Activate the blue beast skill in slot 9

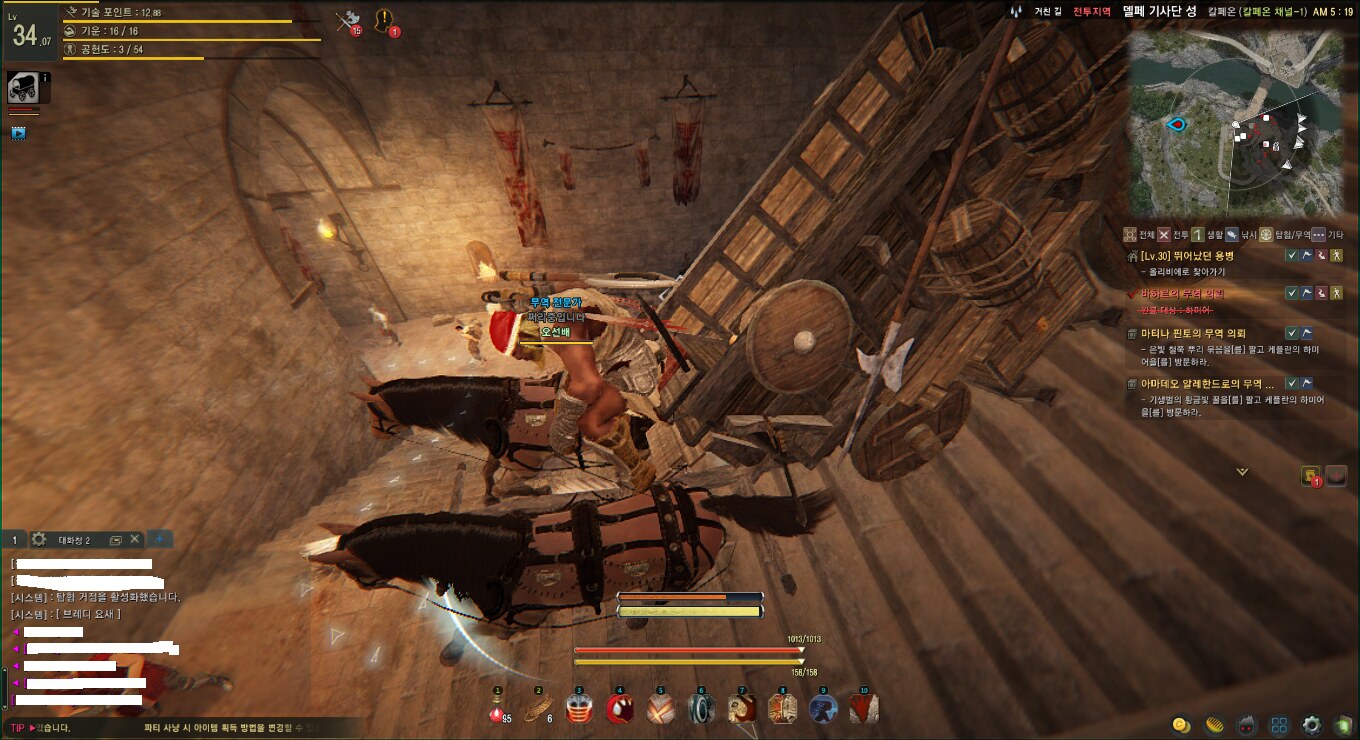coord(823,709)
